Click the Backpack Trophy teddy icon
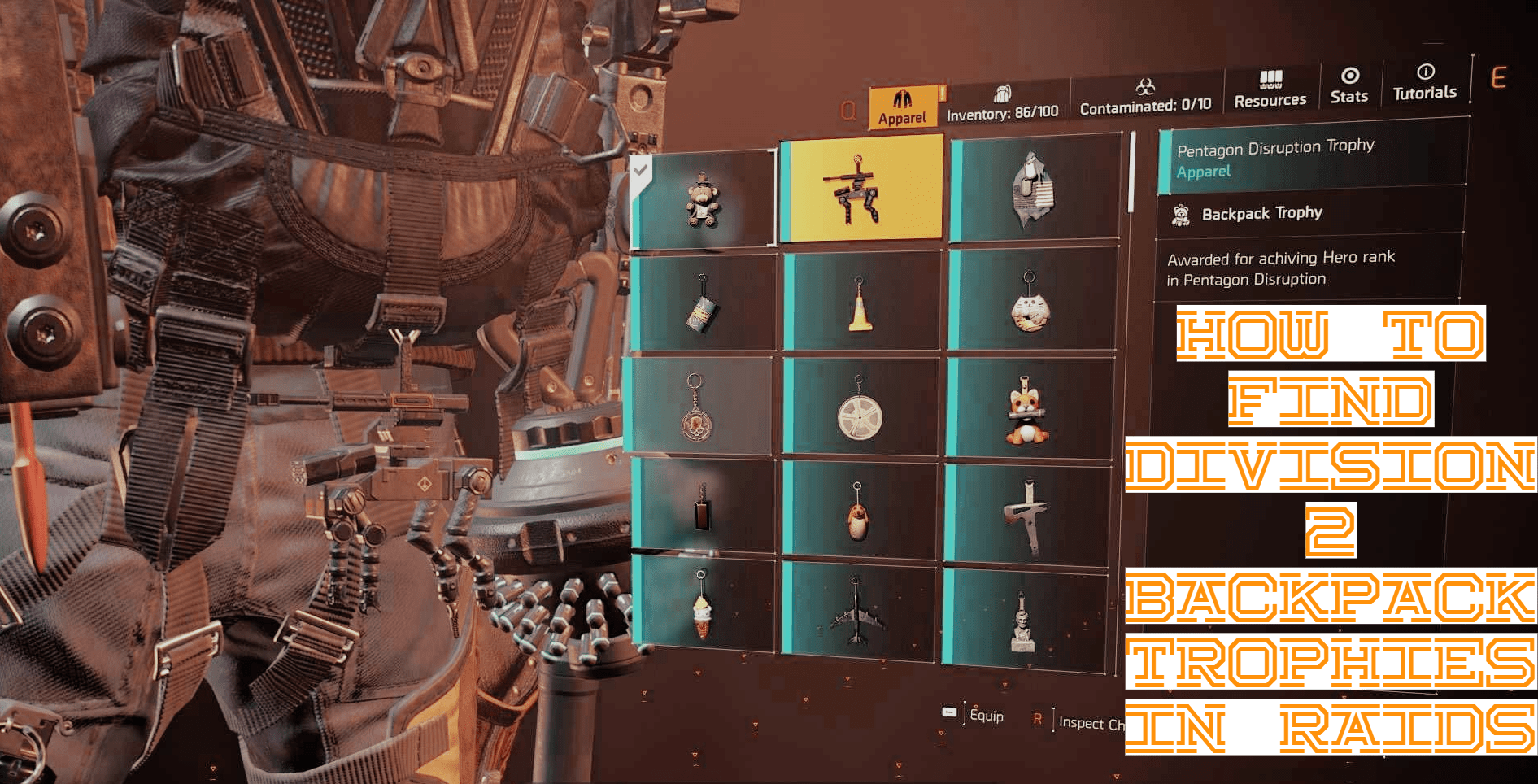 [x=1181, y=213]
